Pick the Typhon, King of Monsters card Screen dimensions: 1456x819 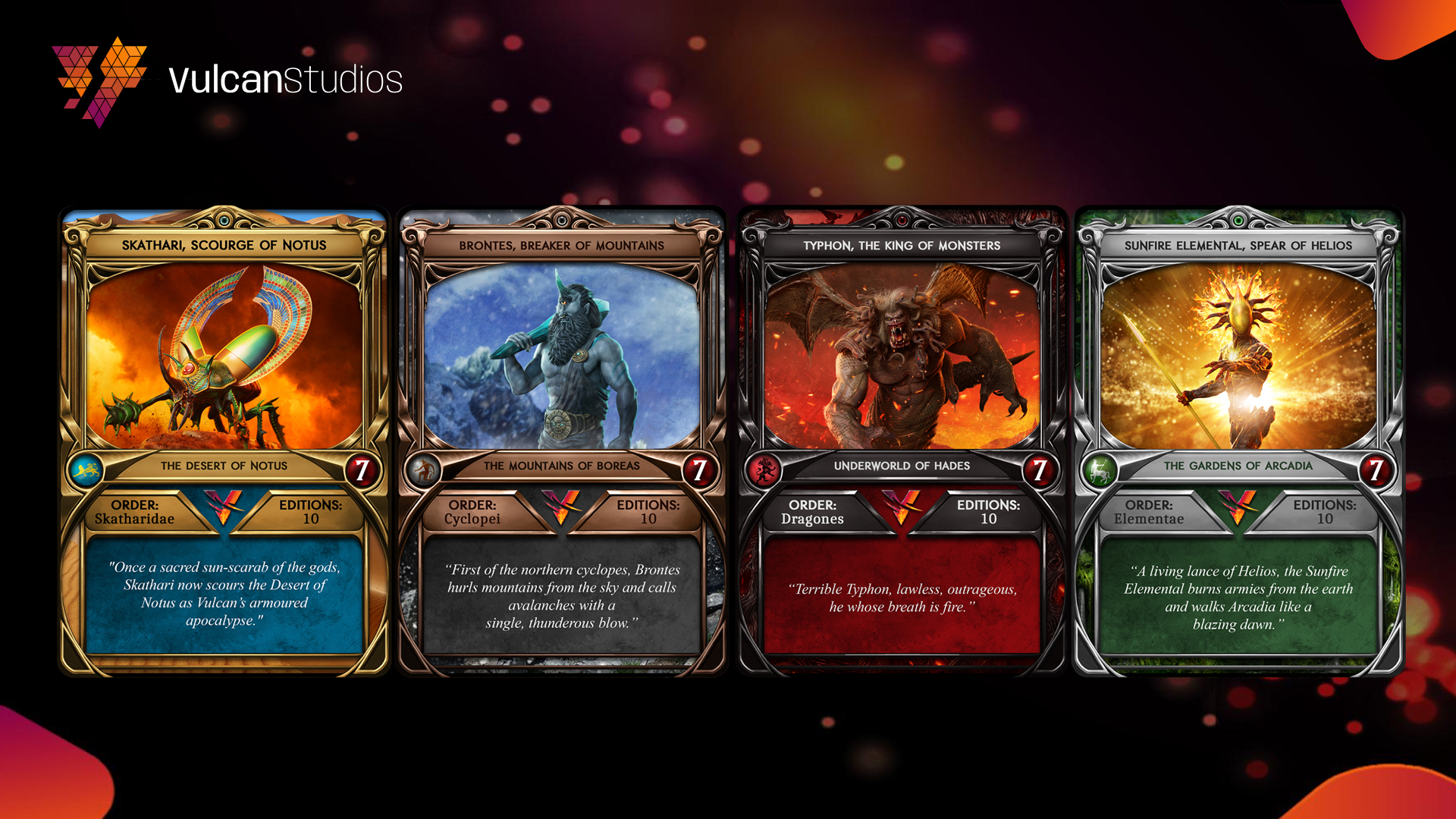(902, 440)
